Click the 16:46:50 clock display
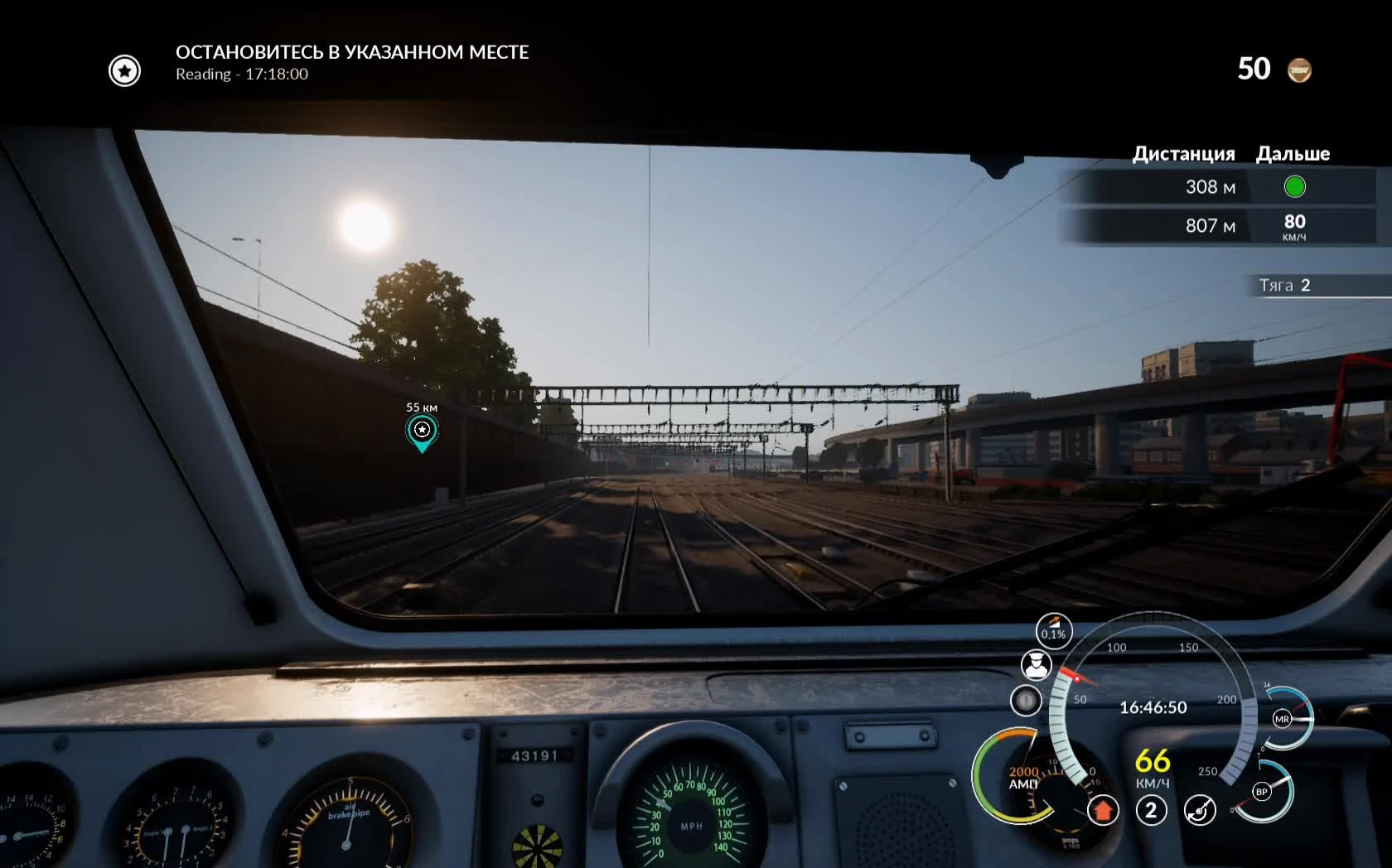 [1153, 707]
